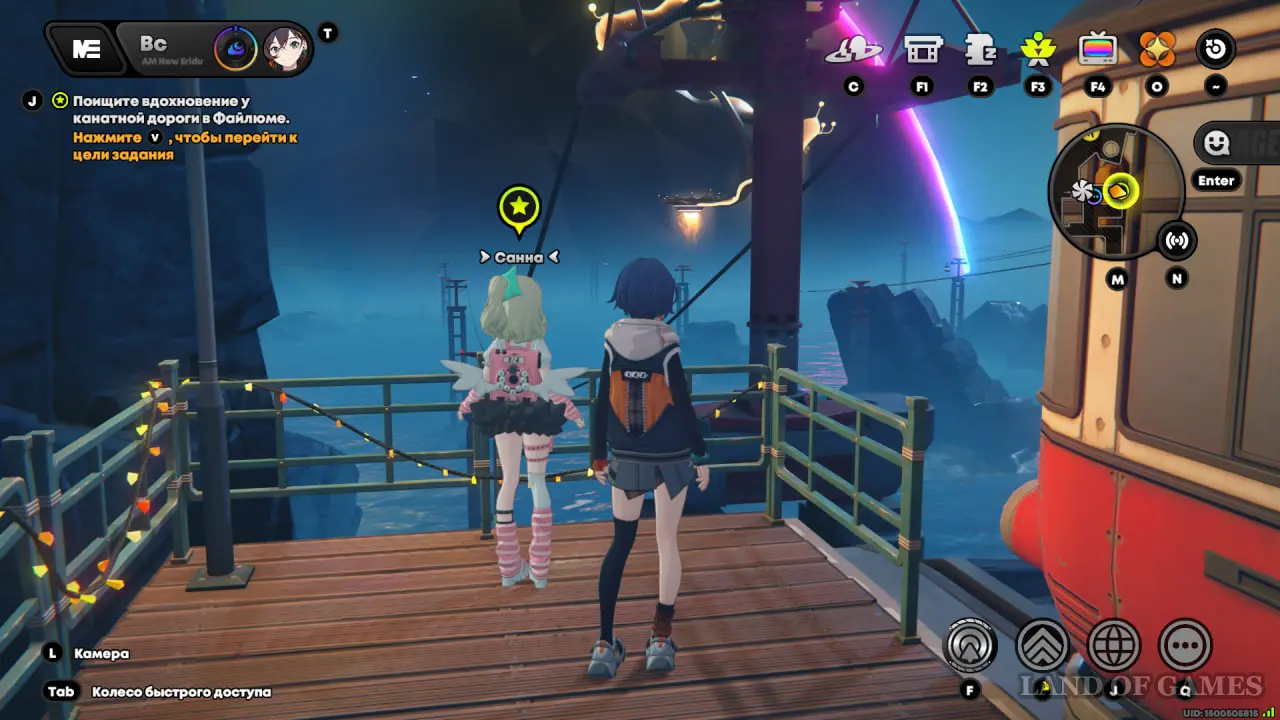
Task: Select the yellow quest marker above Sanna
Action: (518, 209)
